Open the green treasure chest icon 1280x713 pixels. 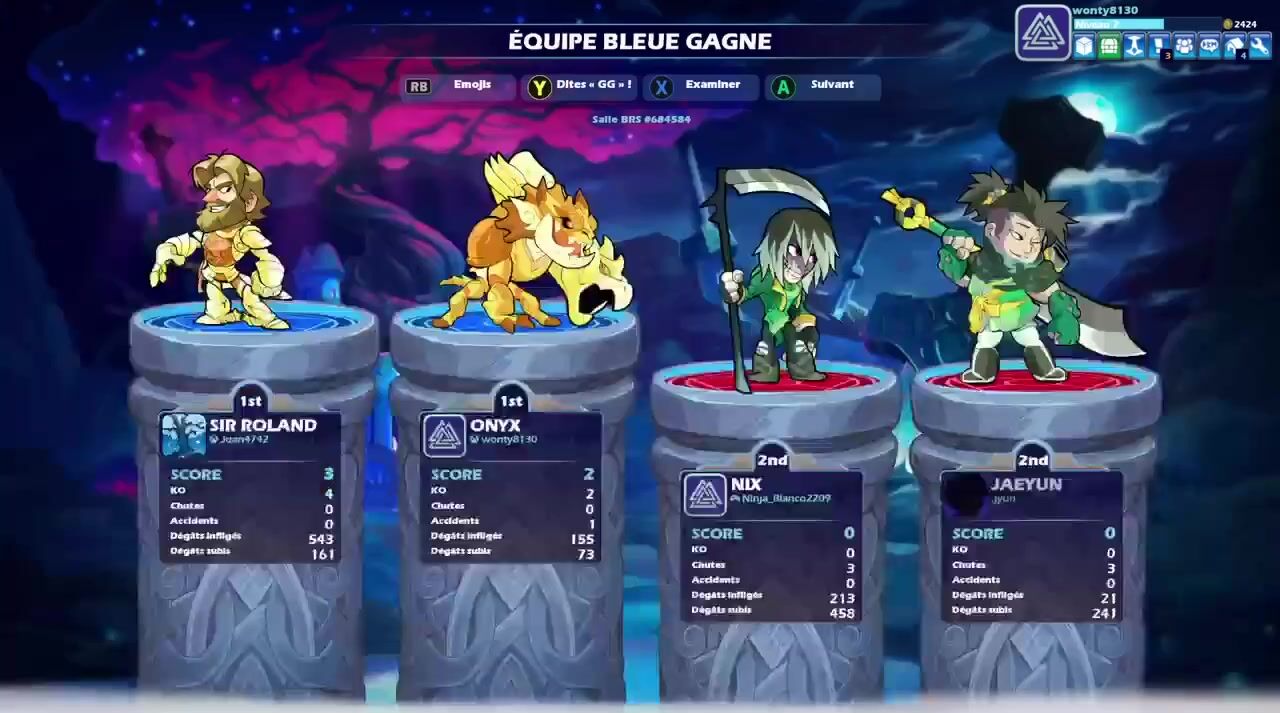coord(1110,46)
